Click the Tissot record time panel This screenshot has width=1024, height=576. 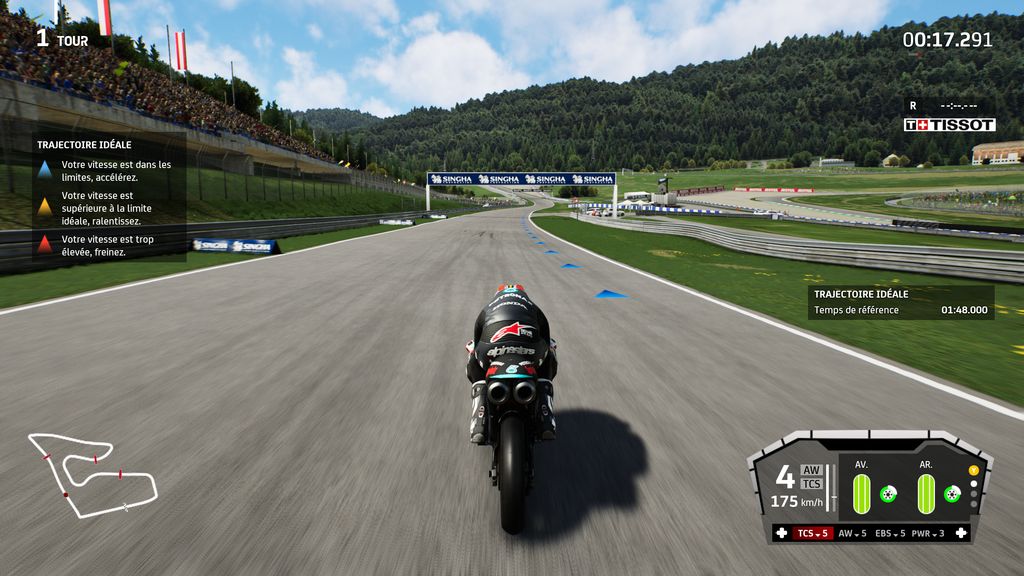click(x=949, y=115)
